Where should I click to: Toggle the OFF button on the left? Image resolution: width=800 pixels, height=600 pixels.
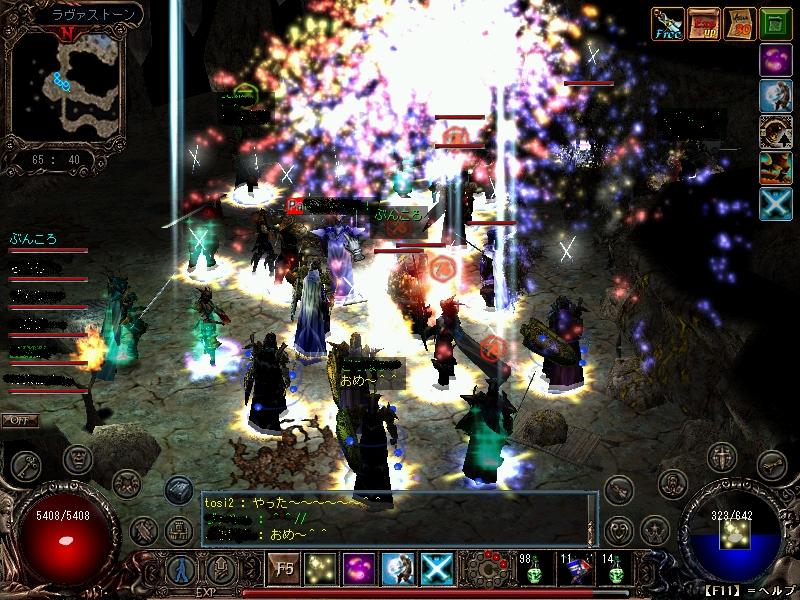(x=18, y=419)
